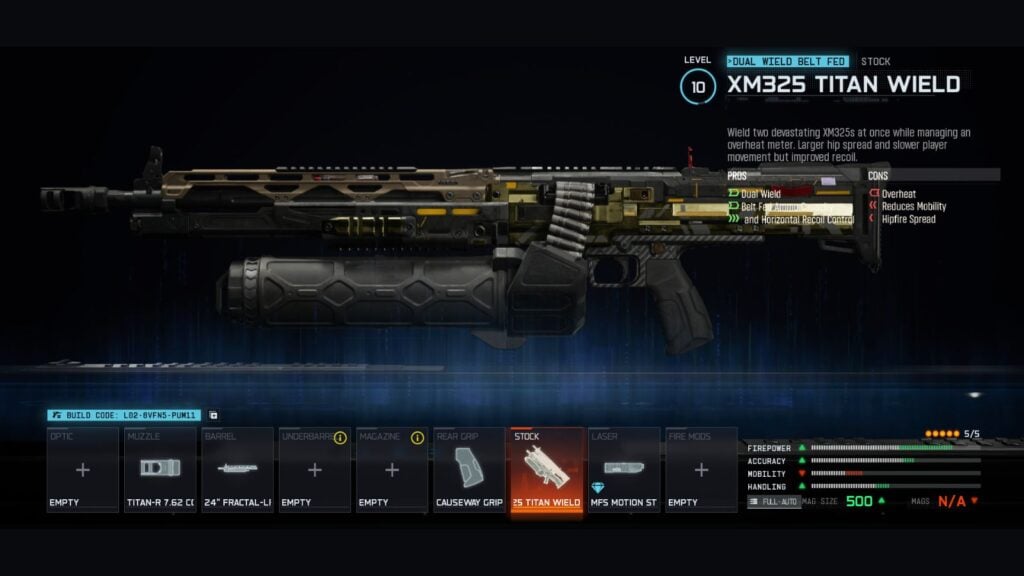Open the empty Fire Mods slot

pos(701,470)
